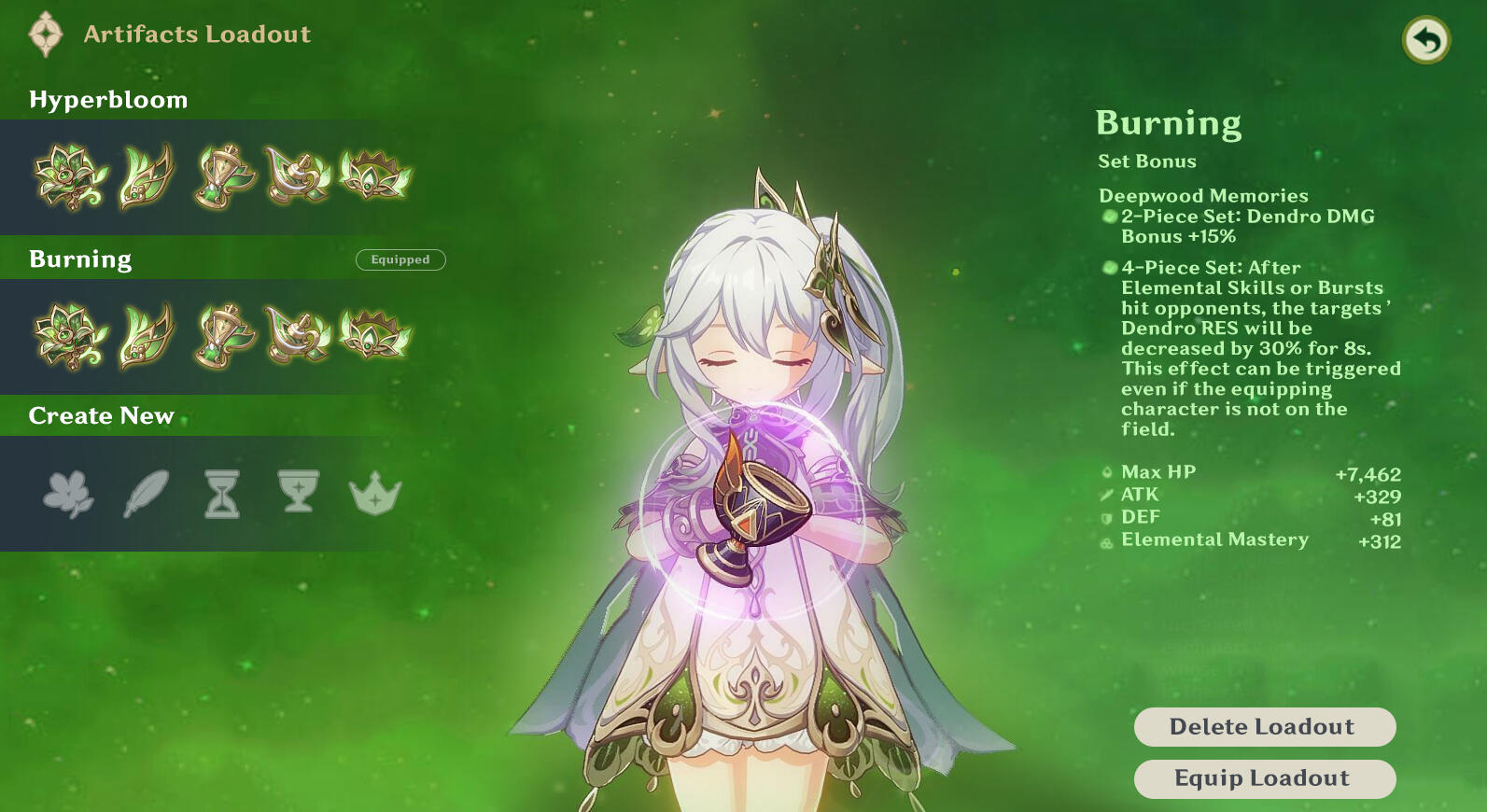
Task: Pick the Burning feather artifact
Action: click(x=147, y=336)
